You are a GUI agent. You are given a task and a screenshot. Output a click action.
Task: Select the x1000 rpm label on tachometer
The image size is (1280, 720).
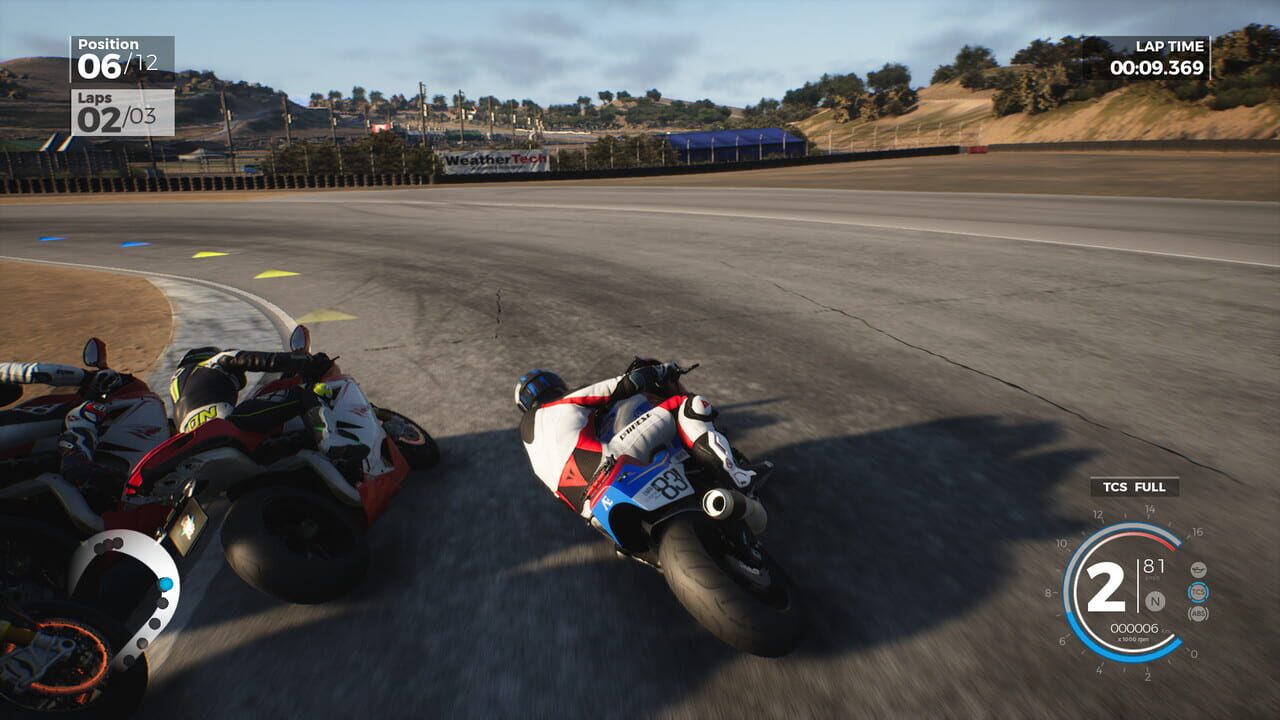point(1133,639)
